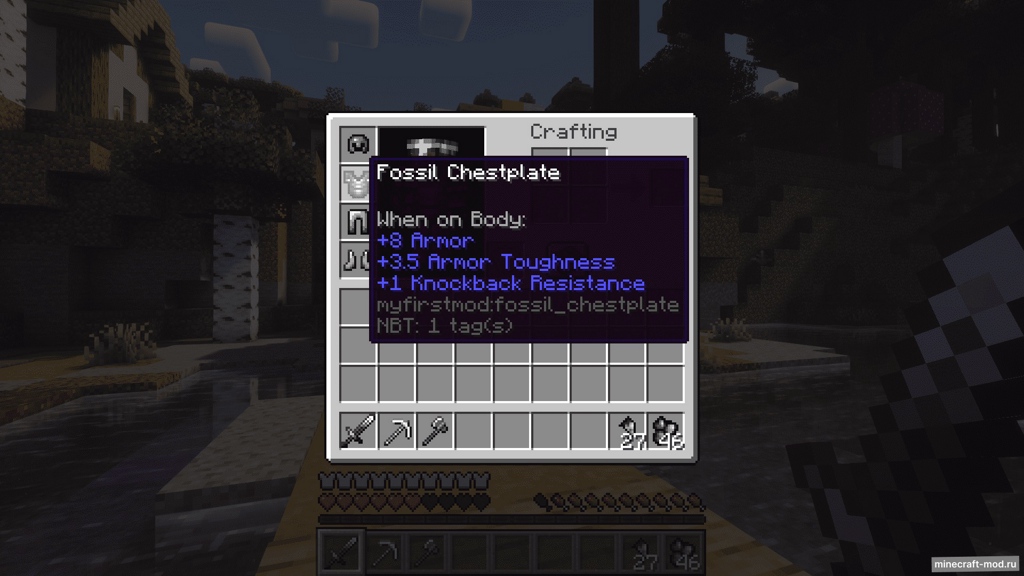
Task: Select the helmet in the armor slot
Action: click(x=358, y=144)
